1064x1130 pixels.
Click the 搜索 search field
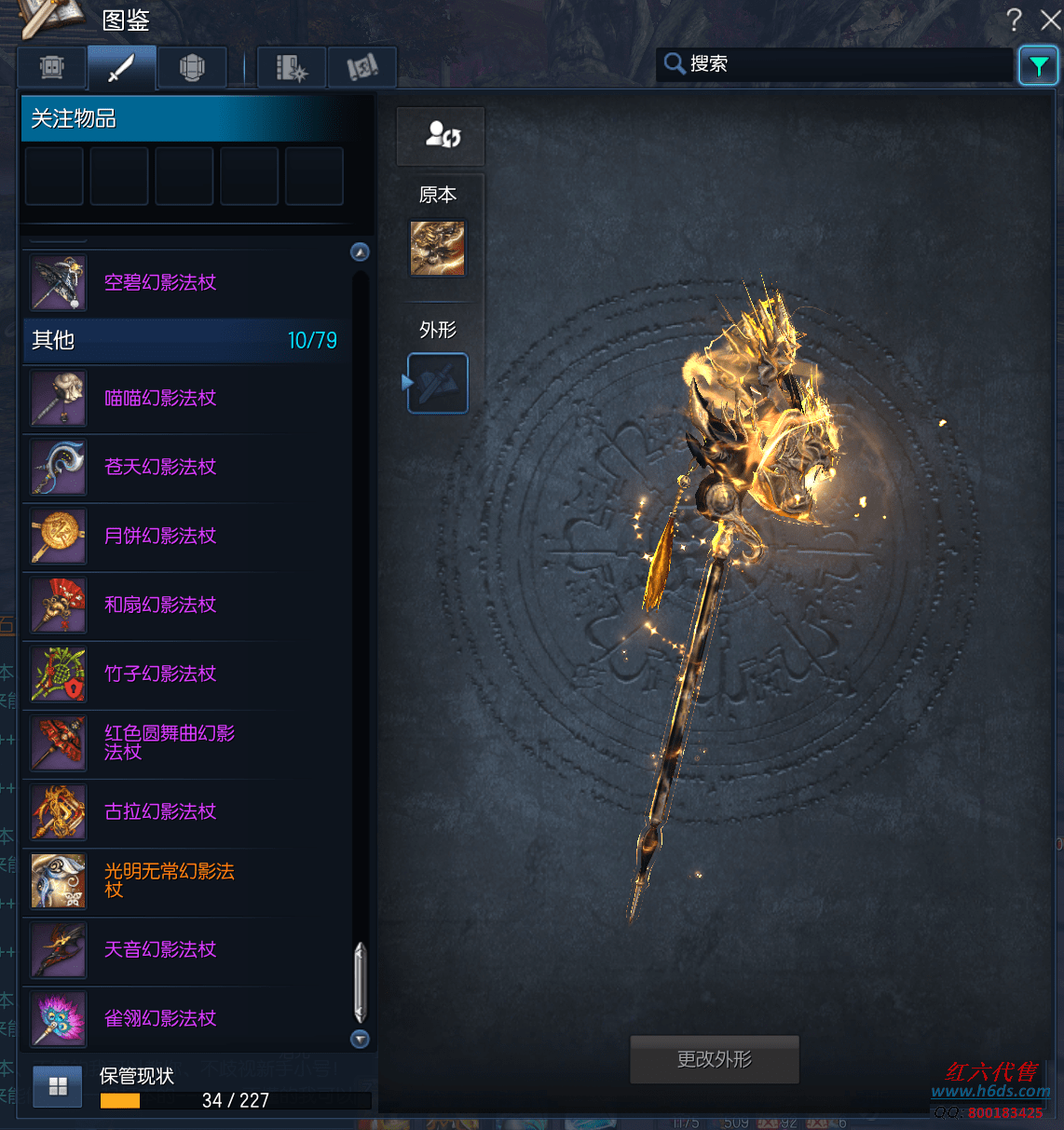pyautogui.click(x=839, y=64)
